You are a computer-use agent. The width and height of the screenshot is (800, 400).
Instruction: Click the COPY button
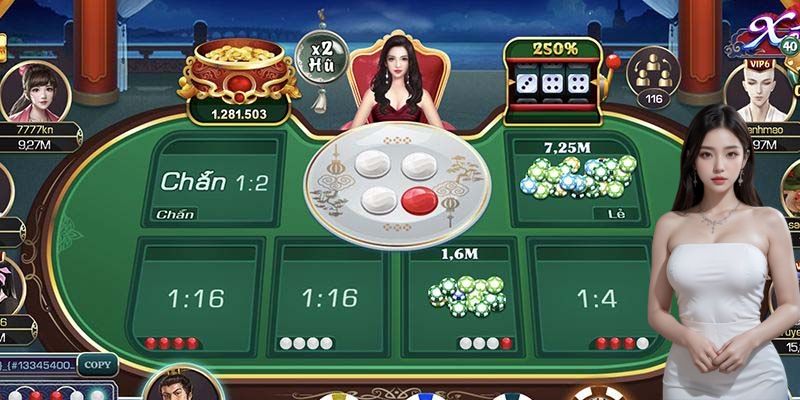96,366
